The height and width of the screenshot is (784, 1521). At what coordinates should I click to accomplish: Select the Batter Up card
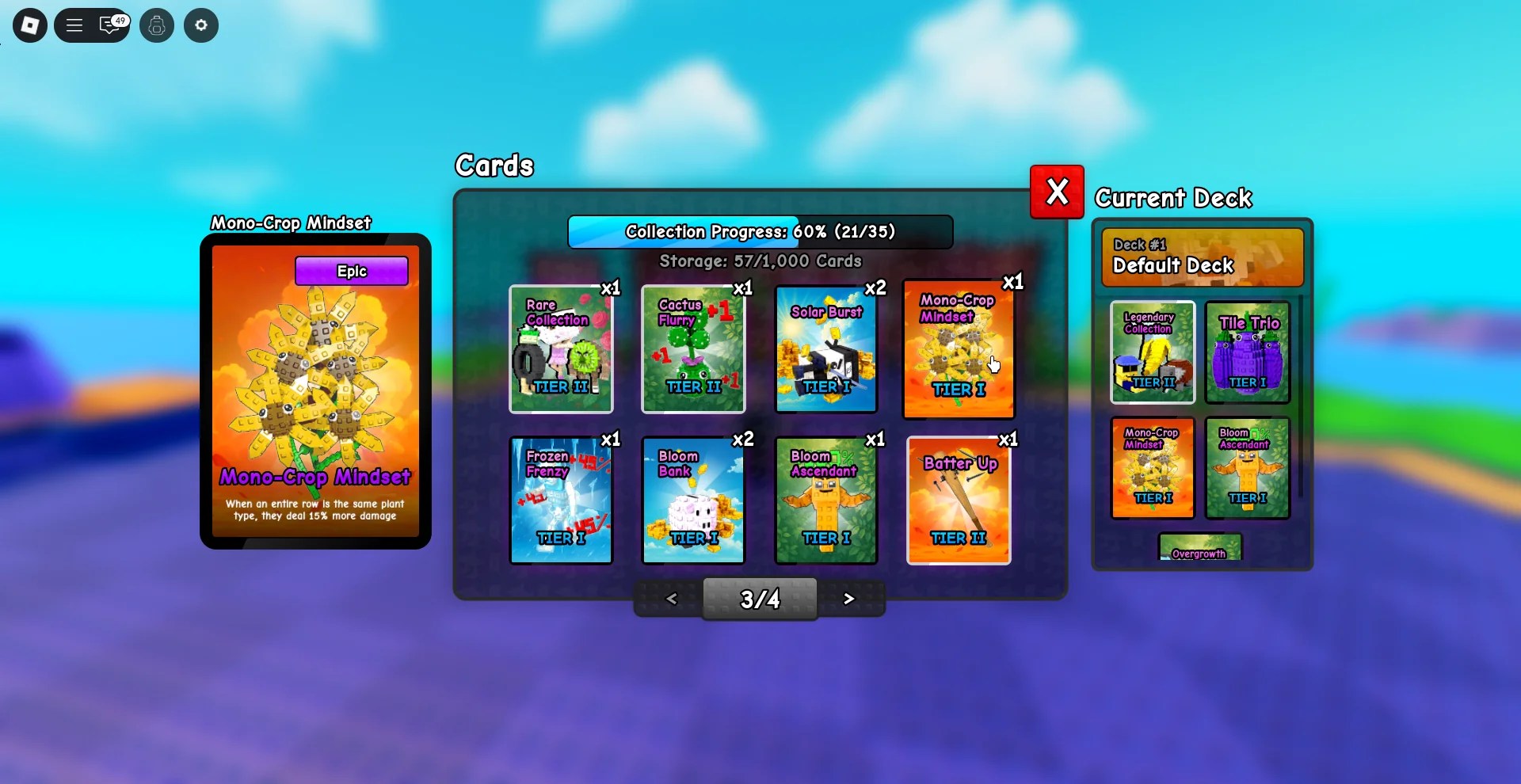pyautogui.click(x=958, y=500)
